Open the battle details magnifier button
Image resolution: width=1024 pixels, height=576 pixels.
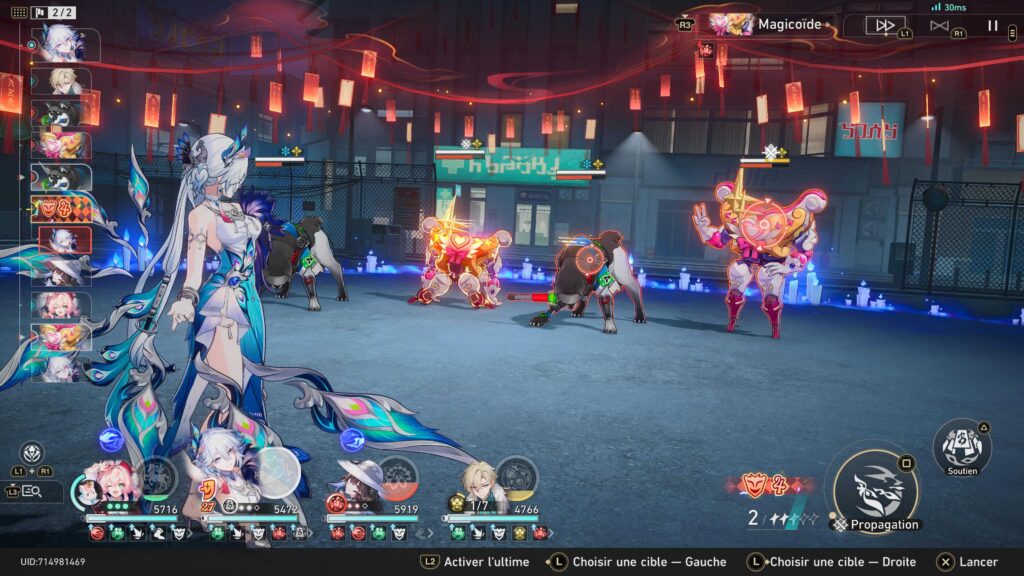pos(31,491)
